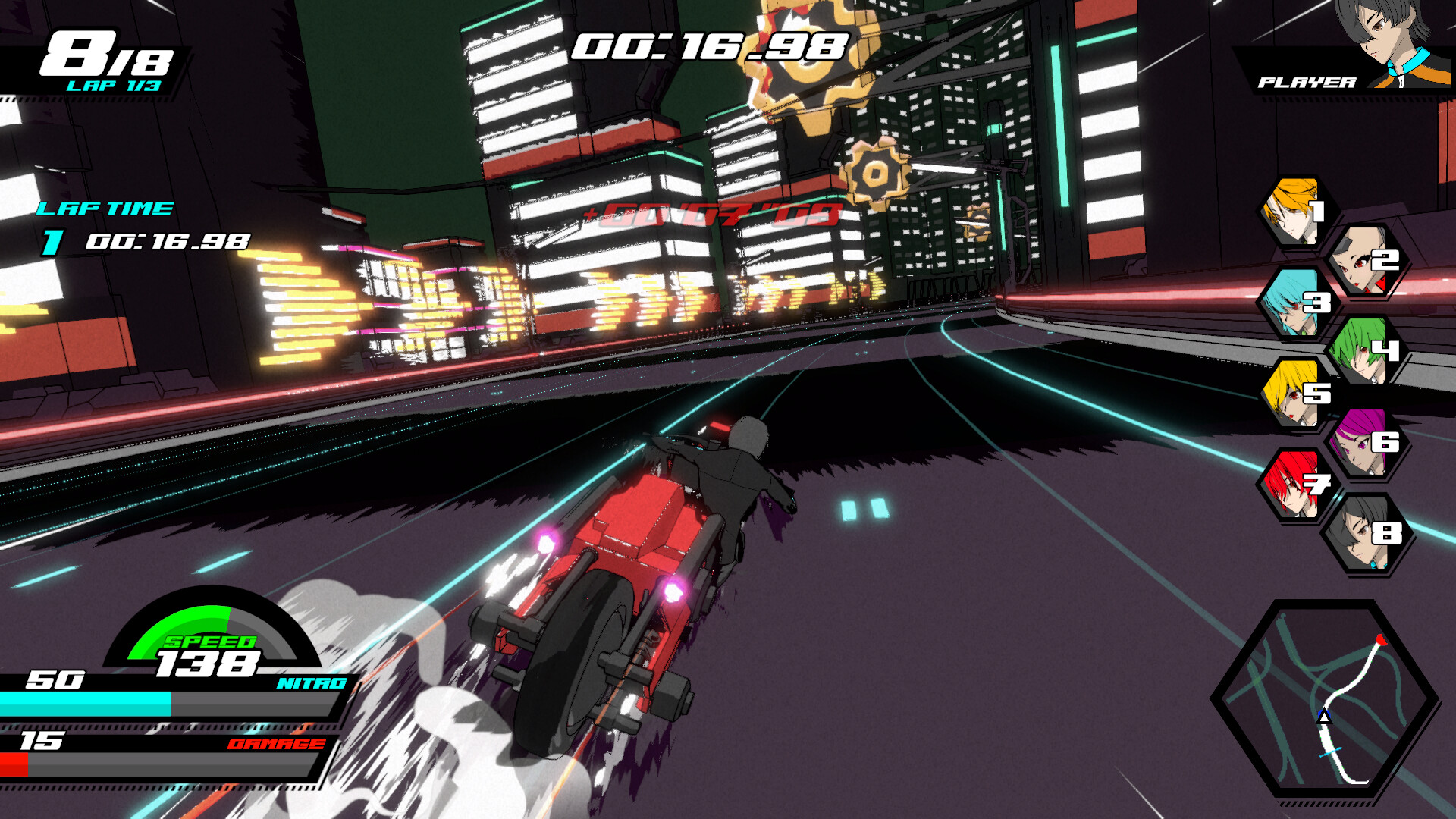Select the race timer at top center

pos(709,47)
